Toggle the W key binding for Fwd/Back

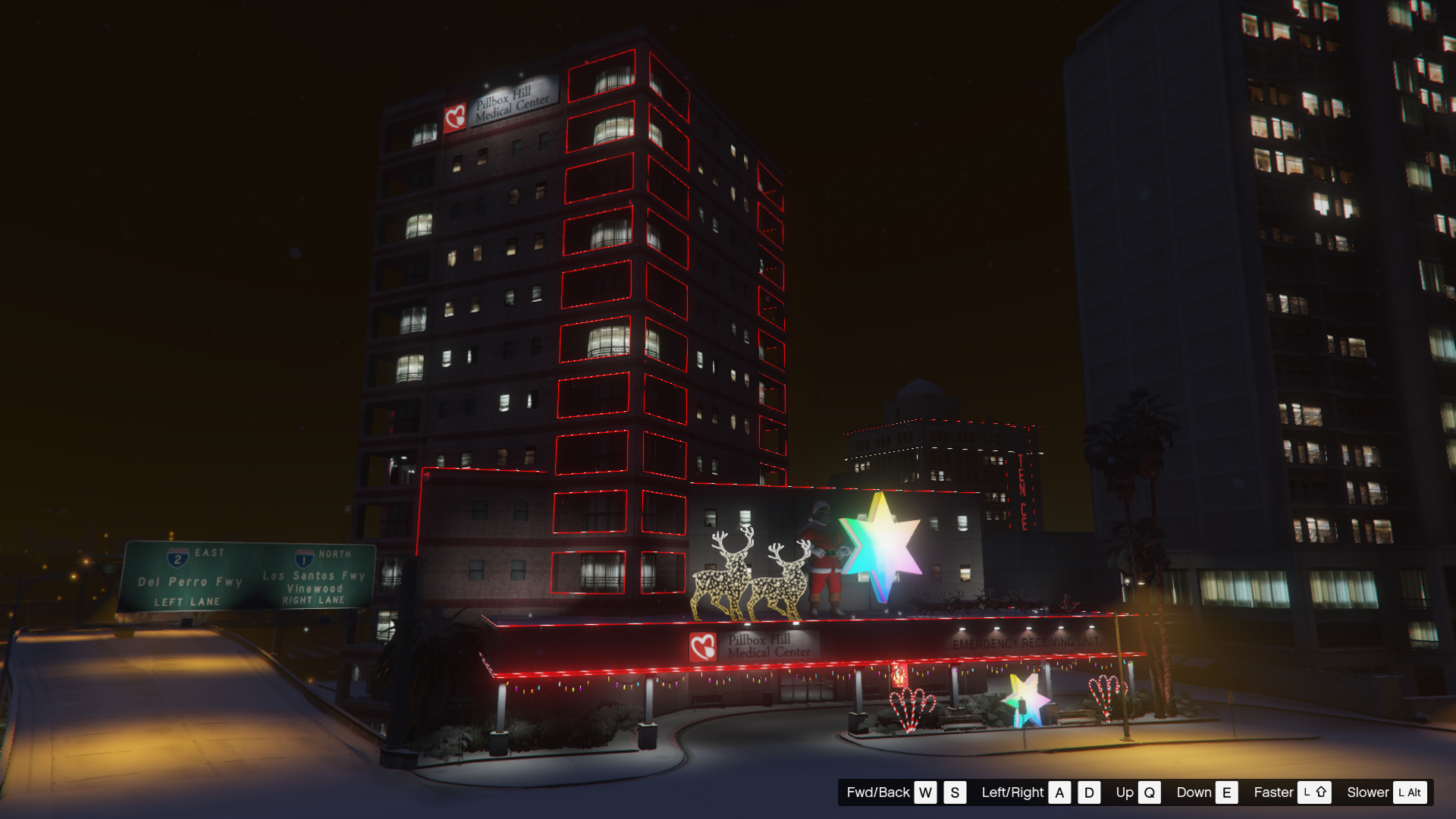point(925,792)
